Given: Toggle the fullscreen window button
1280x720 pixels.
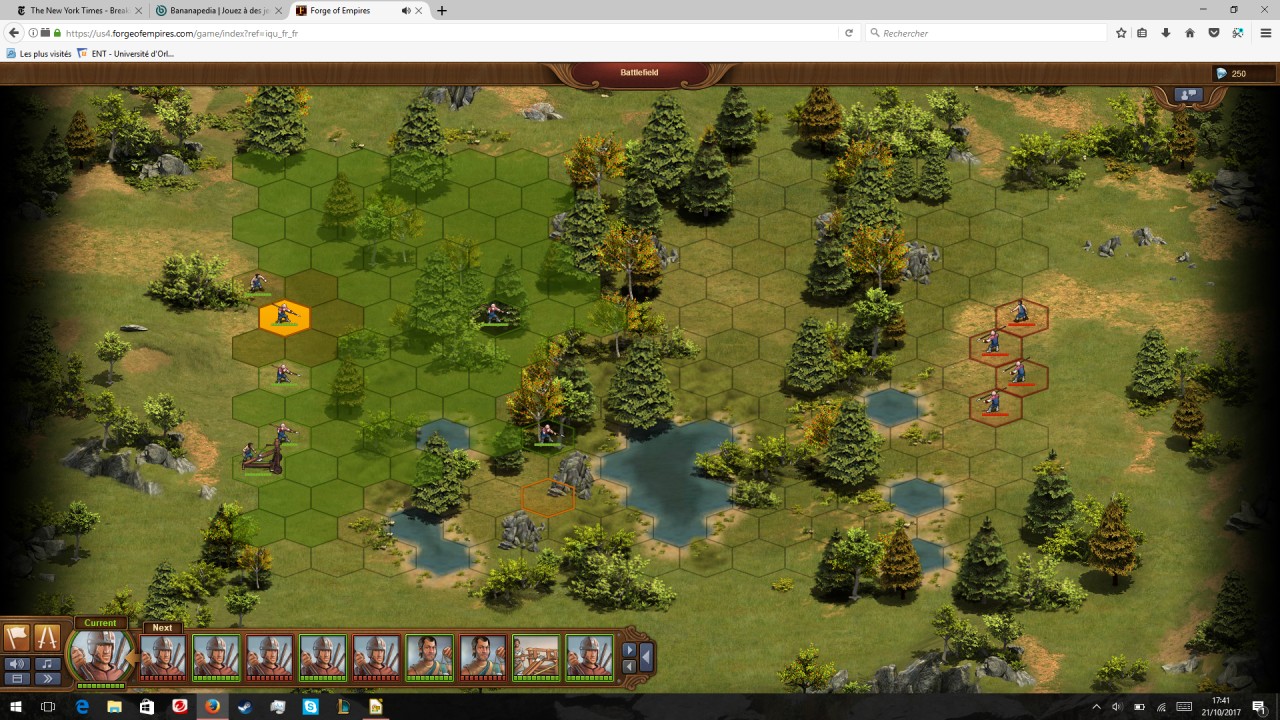Looking at the screenshot, I should click(x=17, y=678).
